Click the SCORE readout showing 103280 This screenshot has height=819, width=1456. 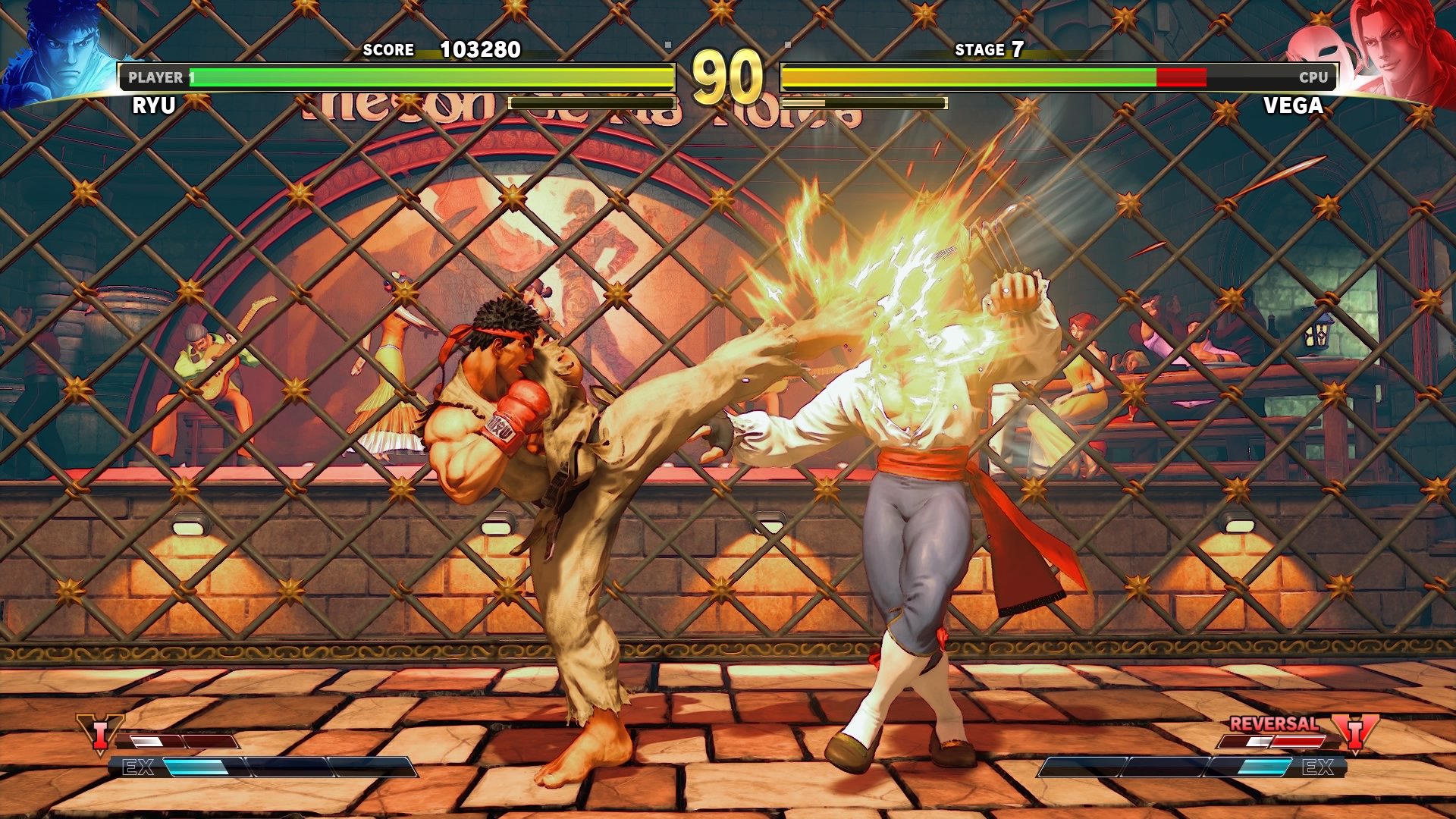444,50
